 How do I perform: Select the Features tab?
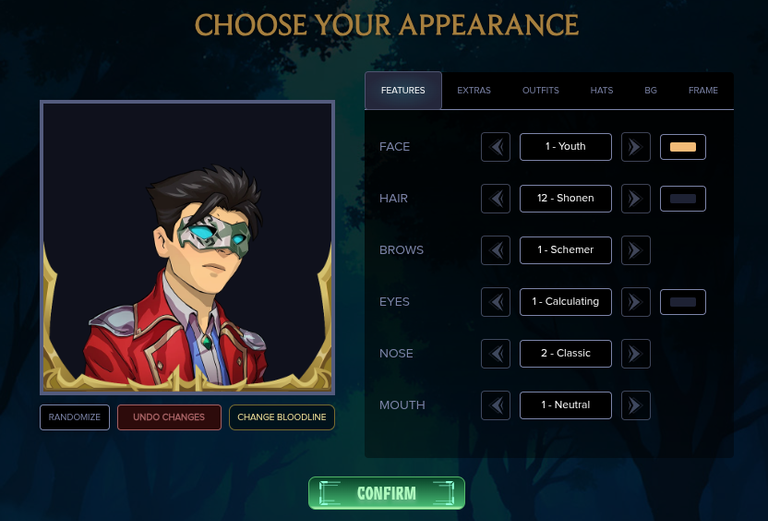click(403, 91)
